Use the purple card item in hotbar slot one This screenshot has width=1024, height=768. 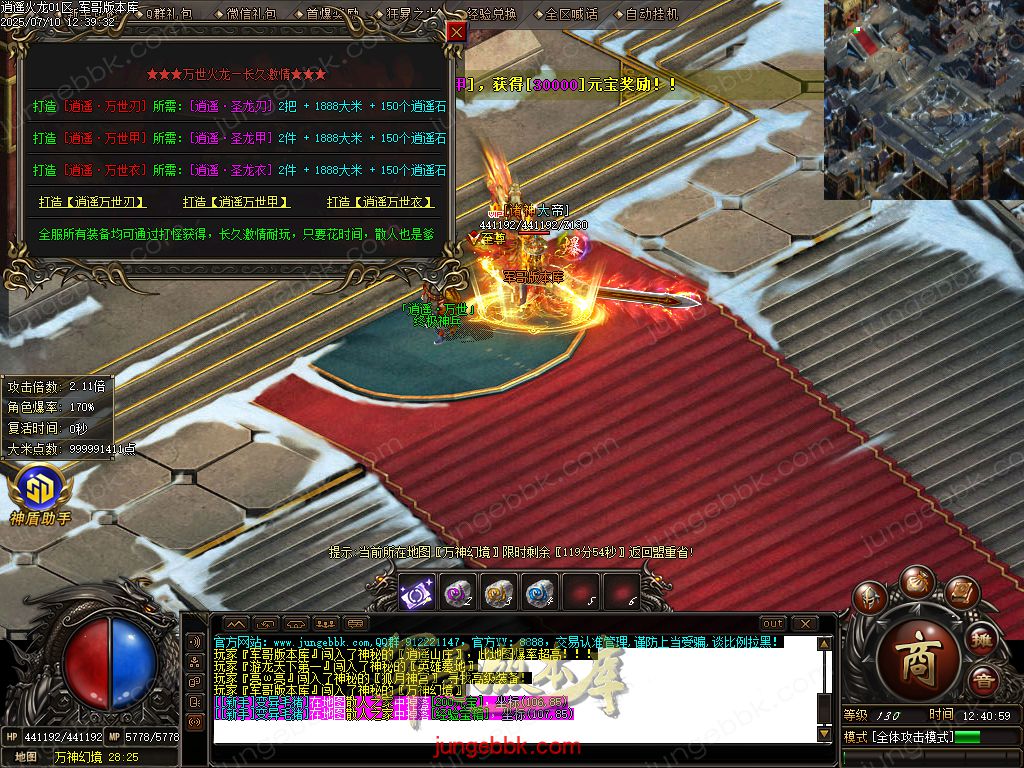click(416, 593)
